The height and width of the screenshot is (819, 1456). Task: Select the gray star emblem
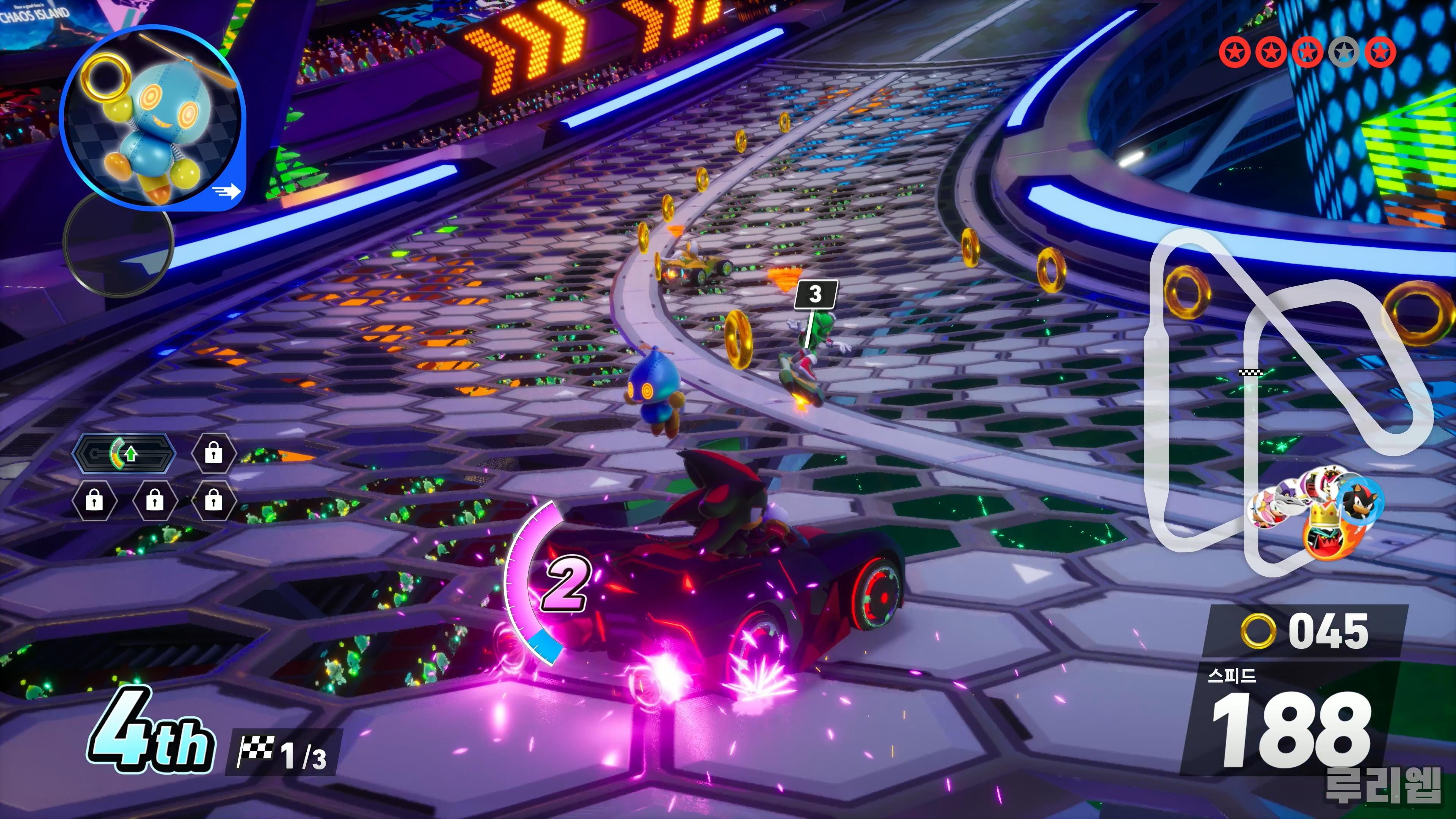(1344, 53)
